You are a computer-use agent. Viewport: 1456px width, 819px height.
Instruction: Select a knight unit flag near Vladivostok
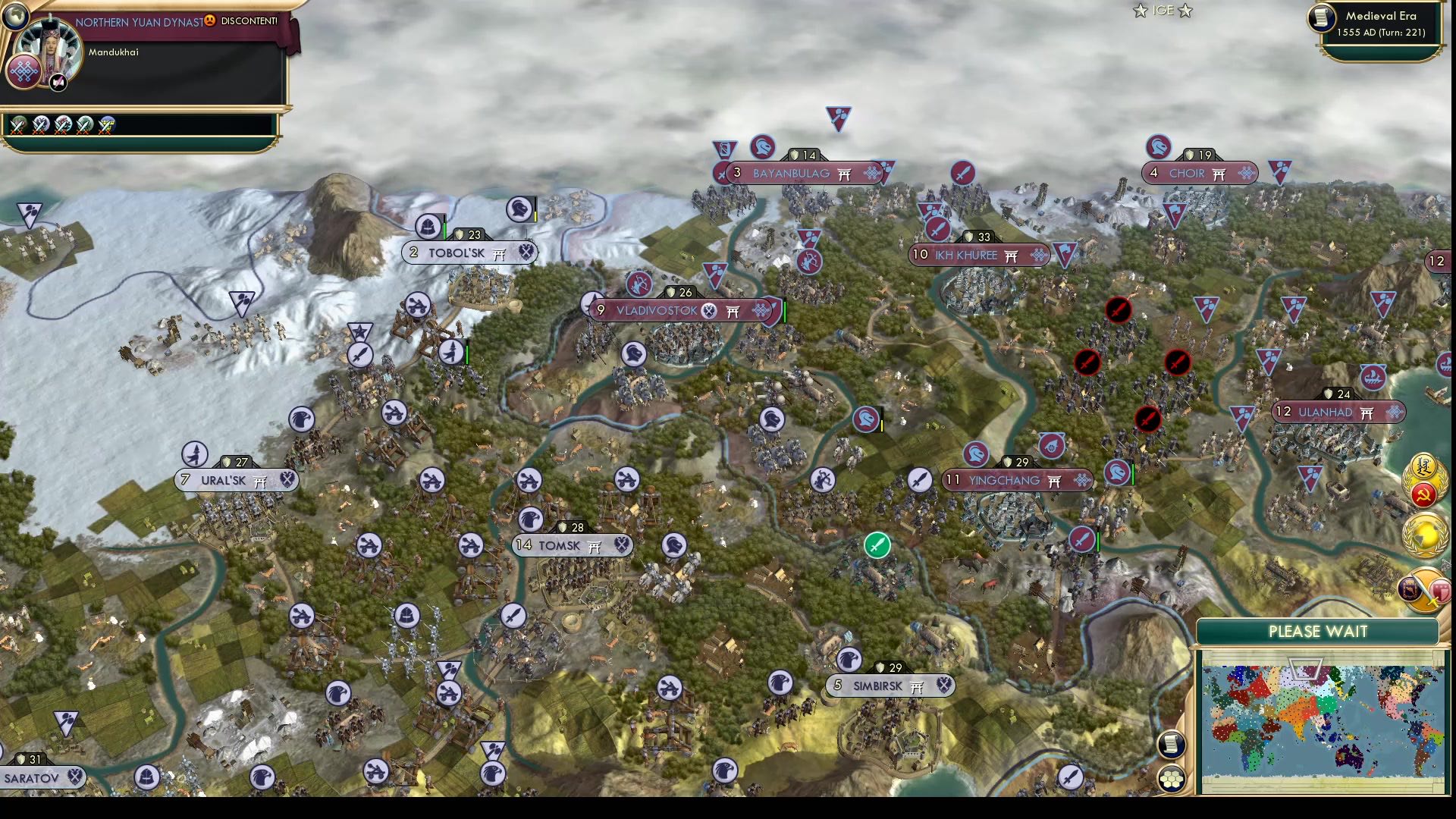click(634, 354)
